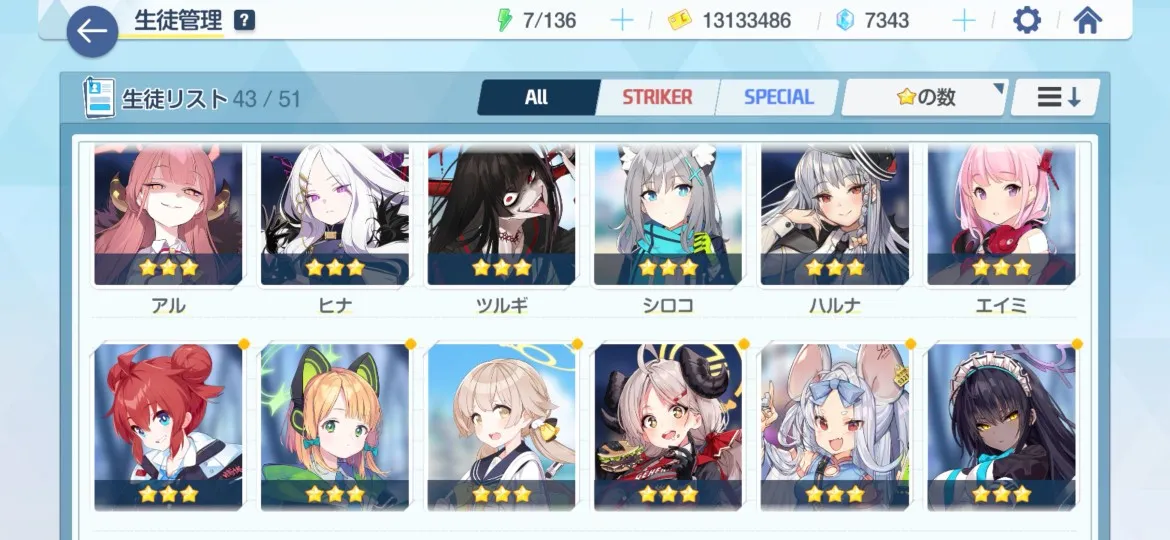Go back with the arrow button
This screenshot has height=540, width=1170.
click(92, 31)
